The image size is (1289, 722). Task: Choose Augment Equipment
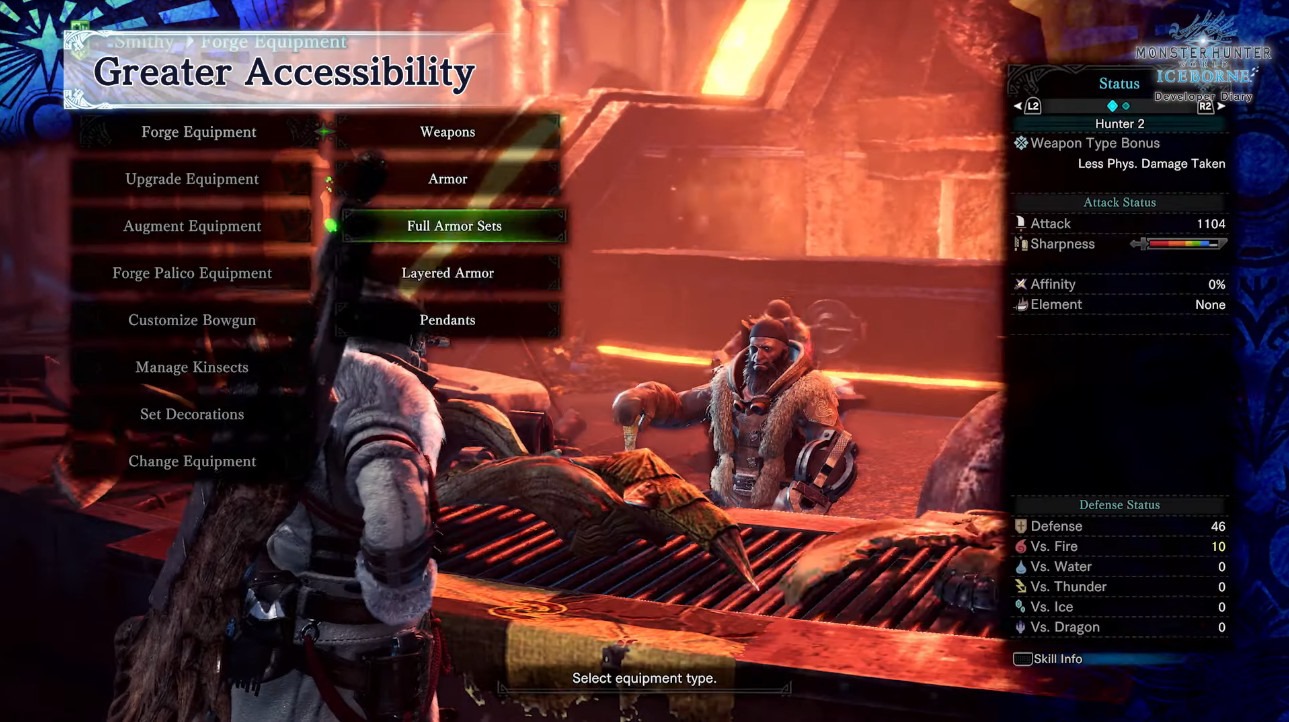192,226
